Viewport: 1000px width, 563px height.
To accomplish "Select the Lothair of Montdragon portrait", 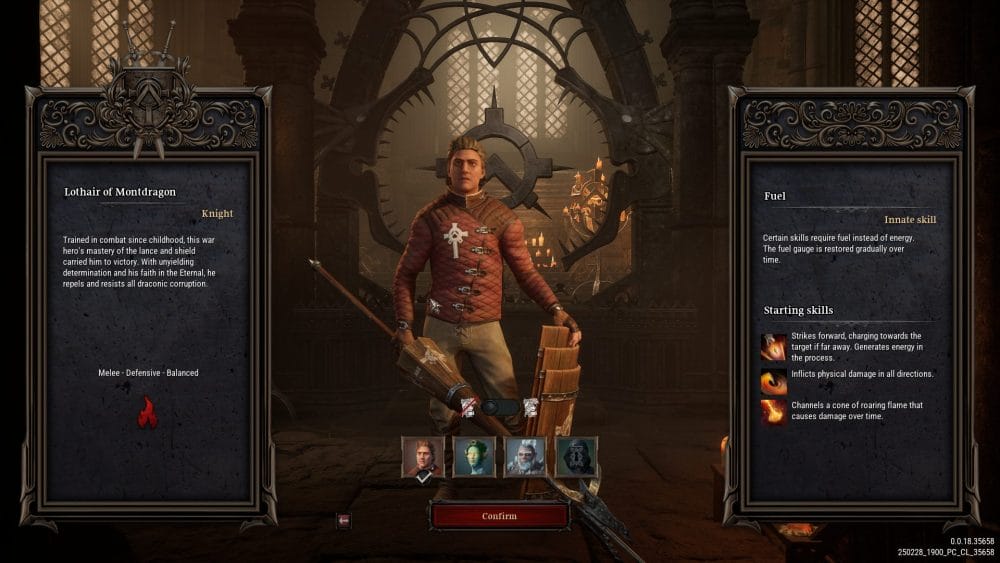I will (422, 456).
